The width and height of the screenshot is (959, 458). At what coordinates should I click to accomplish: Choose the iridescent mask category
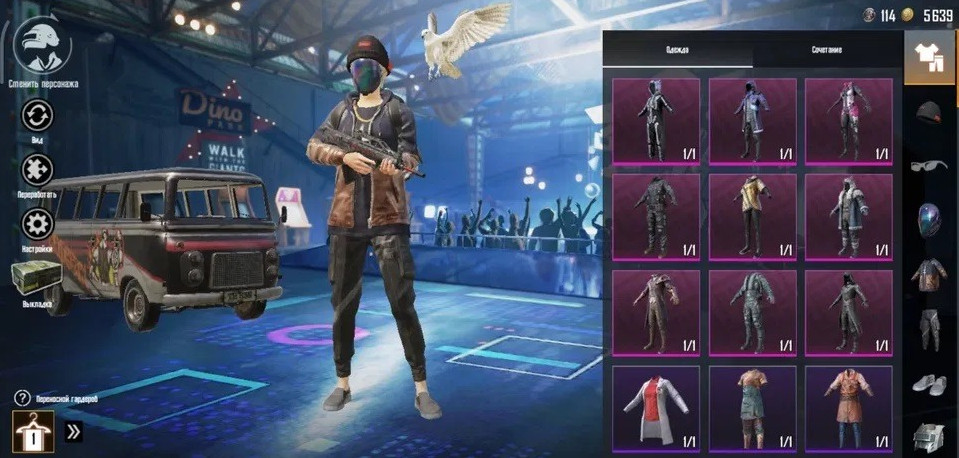coord(930,220)
